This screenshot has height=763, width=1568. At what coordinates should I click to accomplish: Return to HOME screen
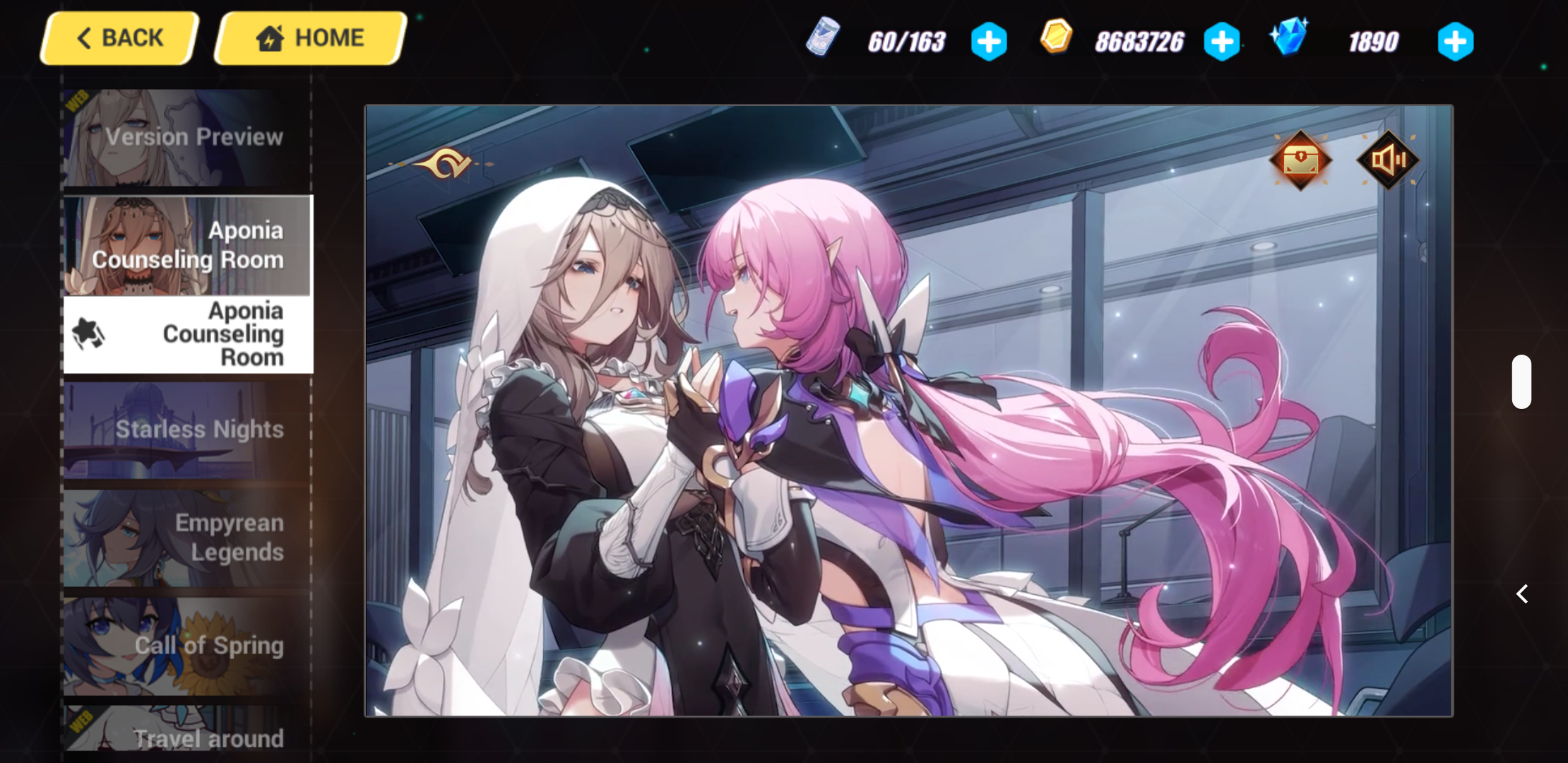pos(309,37)
